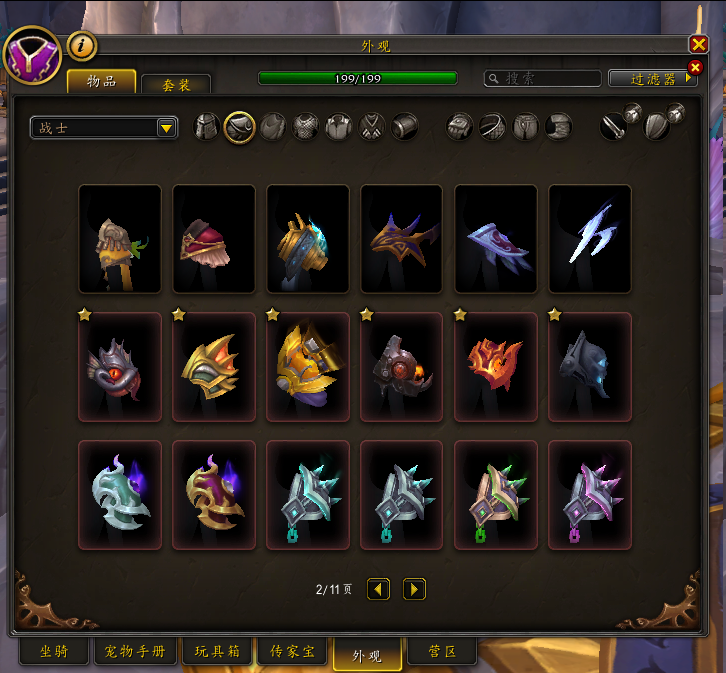Choose the sword main-hand weapon slot
Viewport: 726px width, 673px height.
click(613, 127)
